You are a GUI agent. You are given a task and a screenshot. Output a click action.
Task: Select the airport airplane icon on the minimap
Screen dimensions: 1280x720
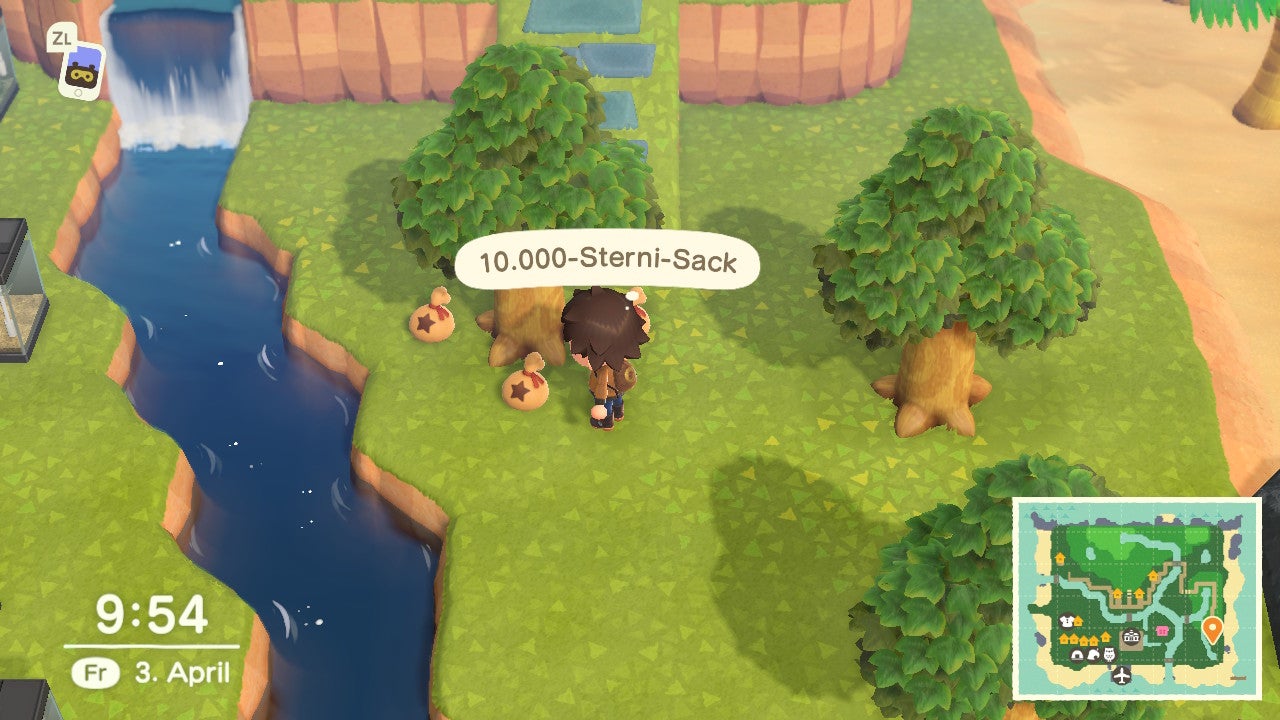pos(1120,676)
